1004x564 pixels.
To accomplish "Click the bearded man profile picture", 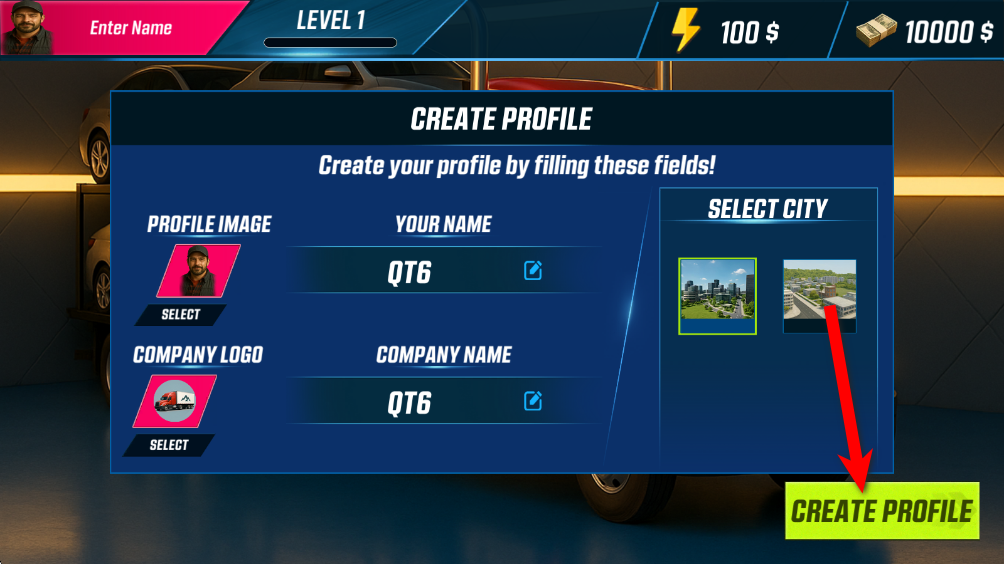I will tap(198, 271).
